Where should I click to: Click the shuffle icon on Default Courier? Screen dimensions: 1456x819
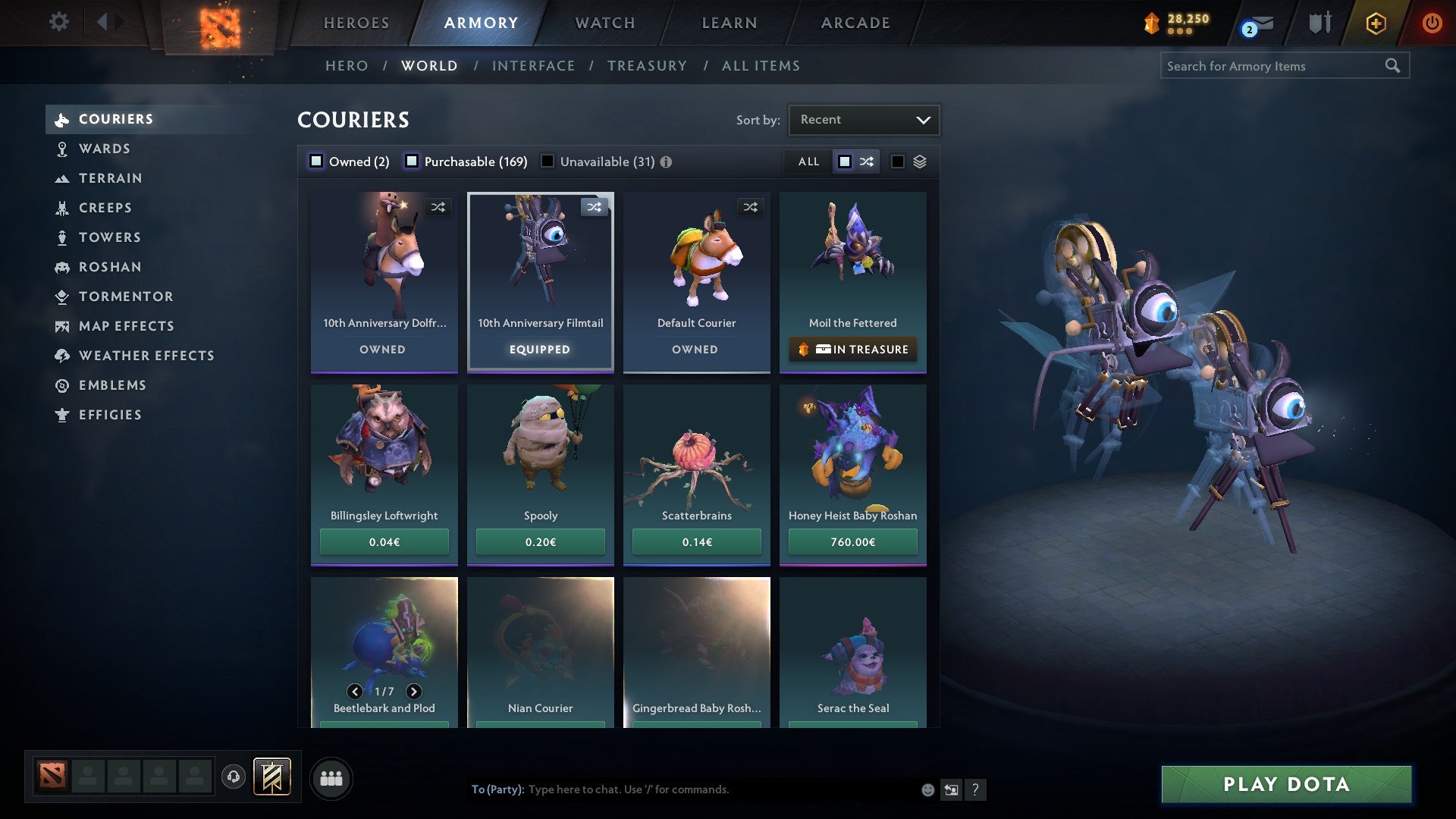(x=751, y=206)
